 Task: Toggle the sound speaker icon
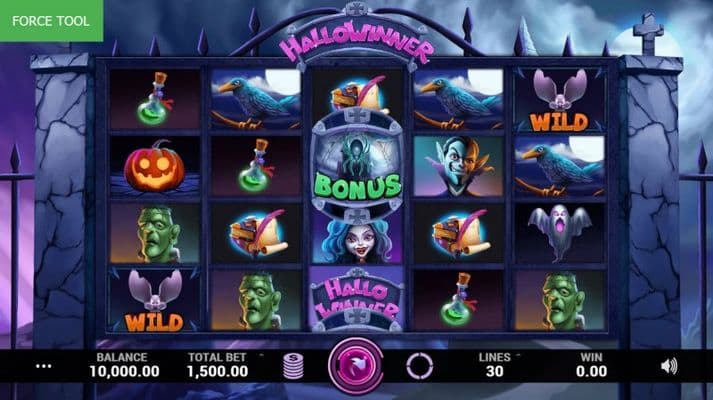tap(669, 366)
